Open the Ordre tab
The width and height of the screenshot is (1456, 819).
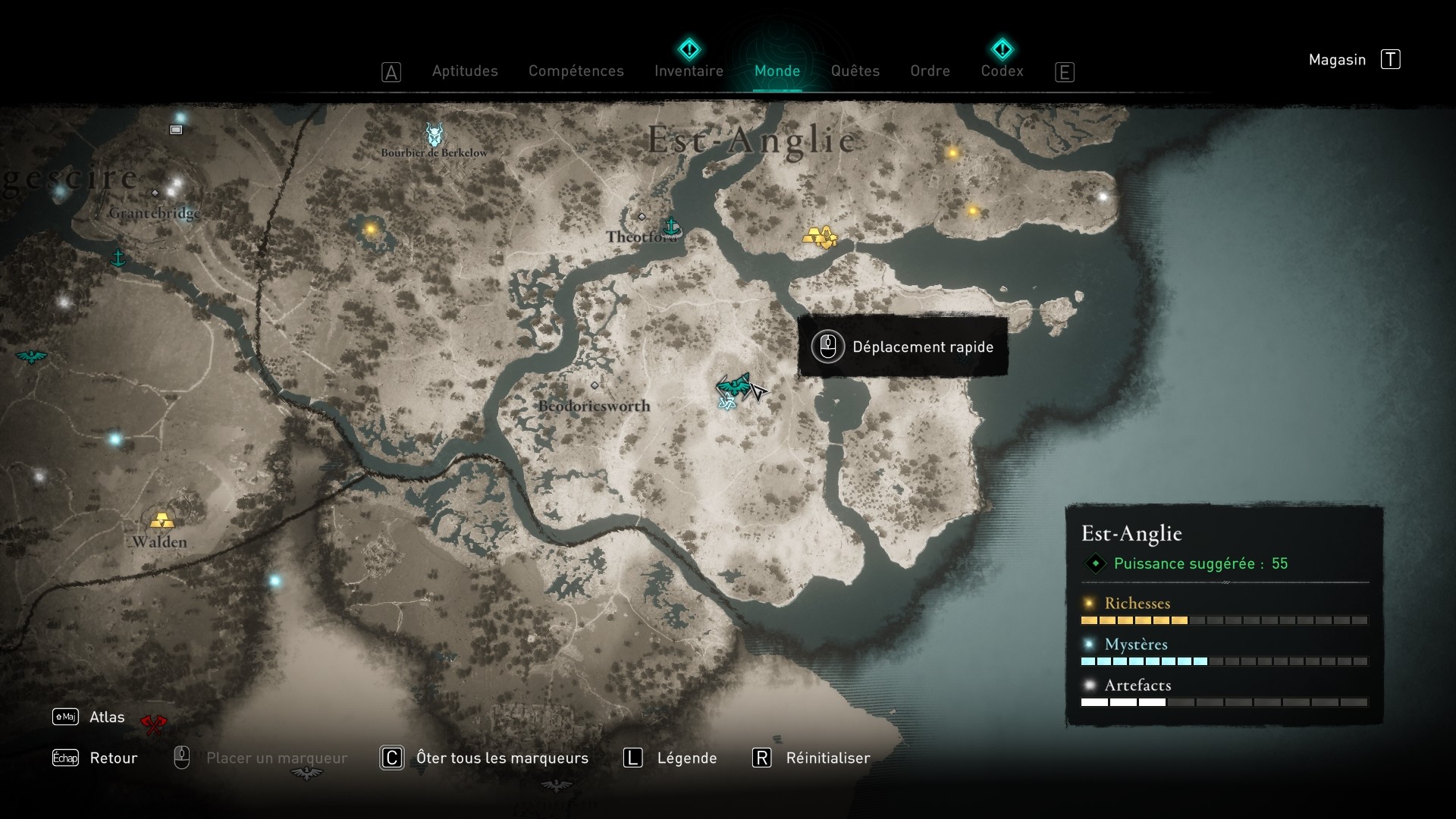[930, 71]
